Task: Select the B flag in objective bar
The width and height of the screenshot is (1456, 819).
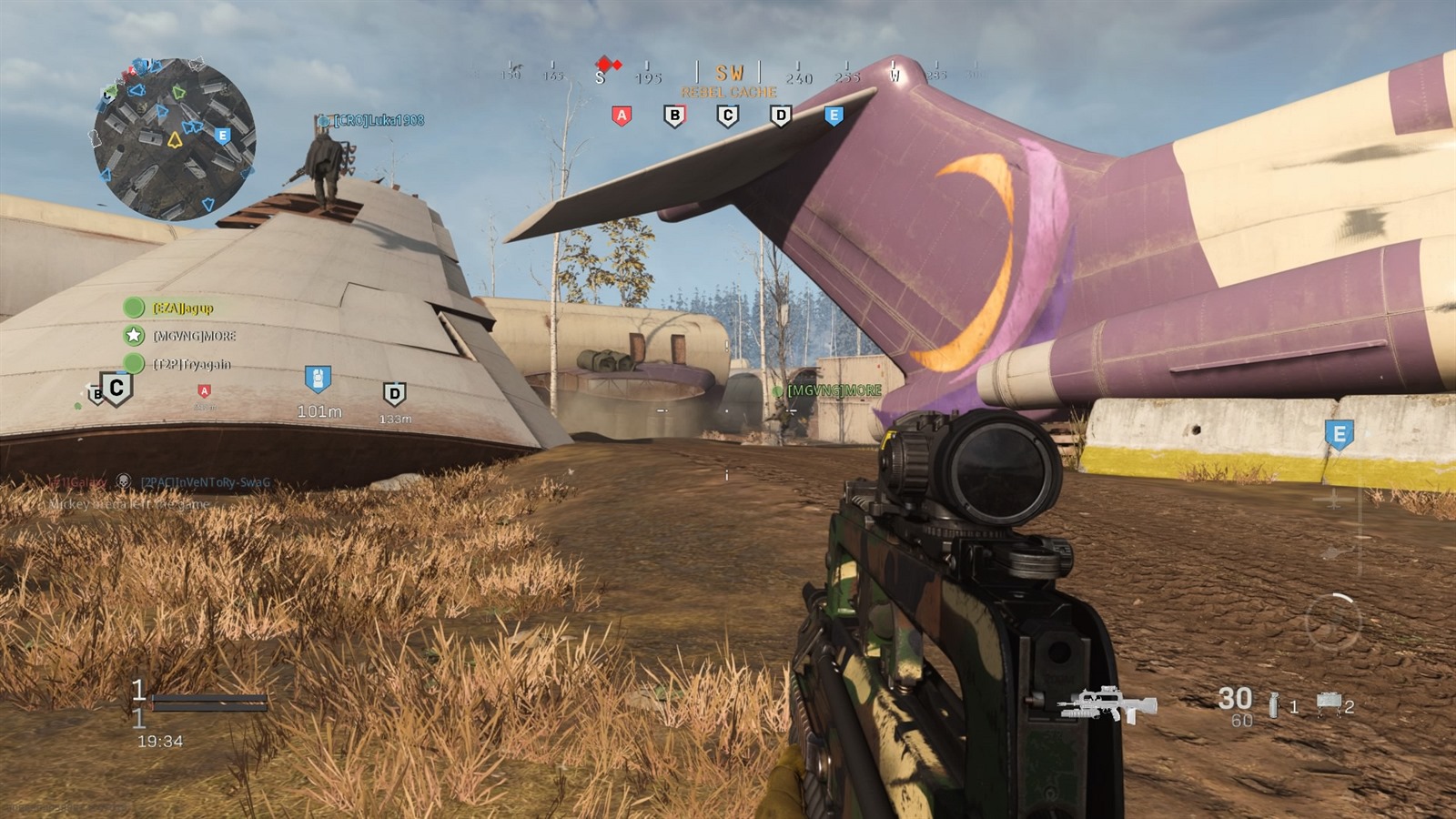Action: coord(674,116)
